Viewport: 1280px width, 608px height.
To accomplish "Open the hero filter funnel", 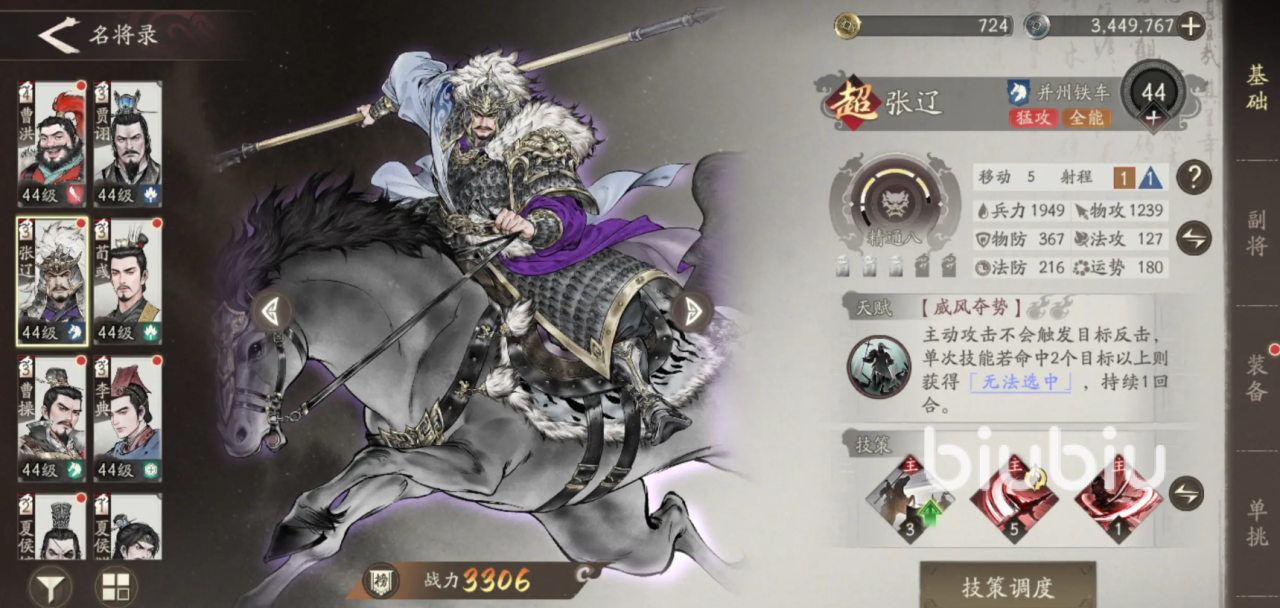I will (50, 585).
